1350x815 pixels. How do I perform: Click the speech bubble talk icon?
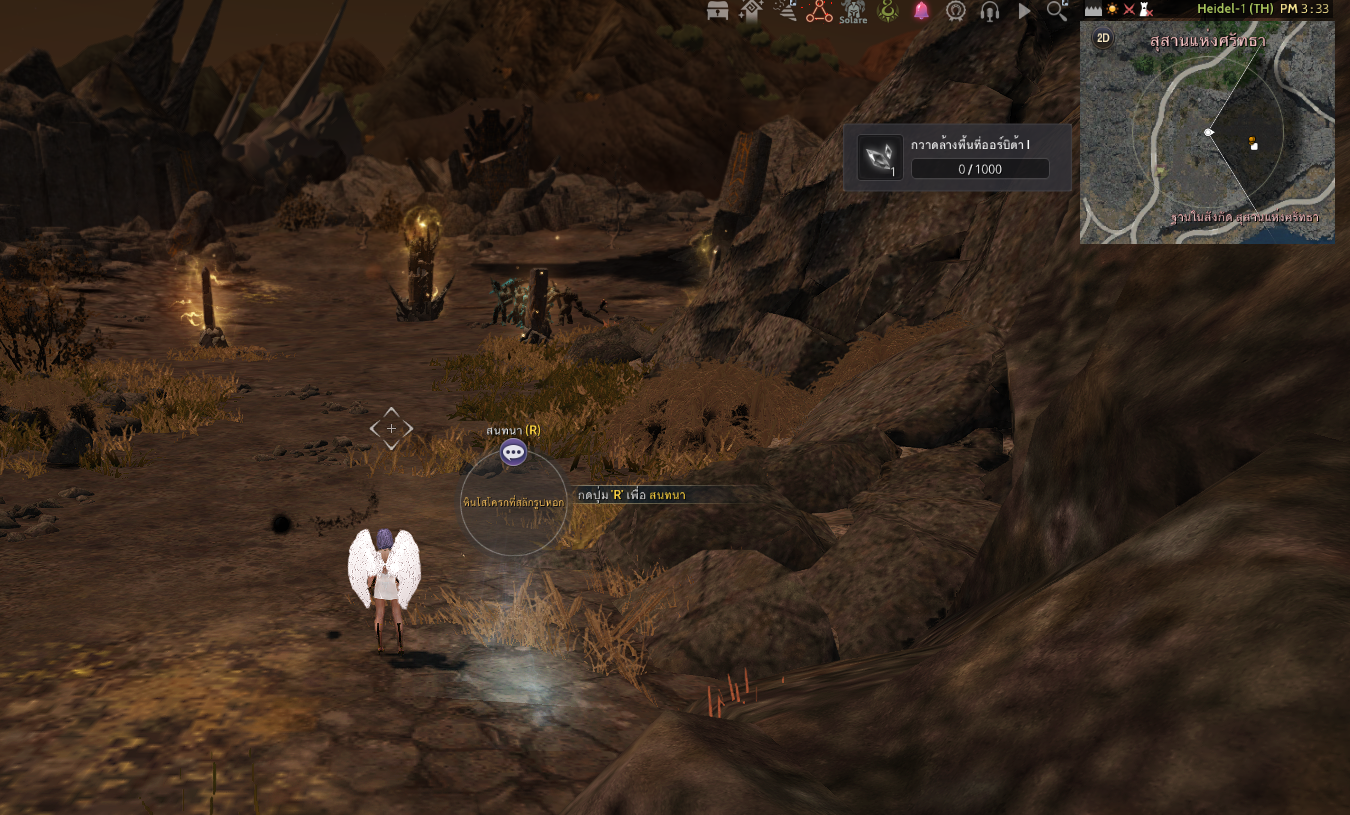(x=513, y=452)
